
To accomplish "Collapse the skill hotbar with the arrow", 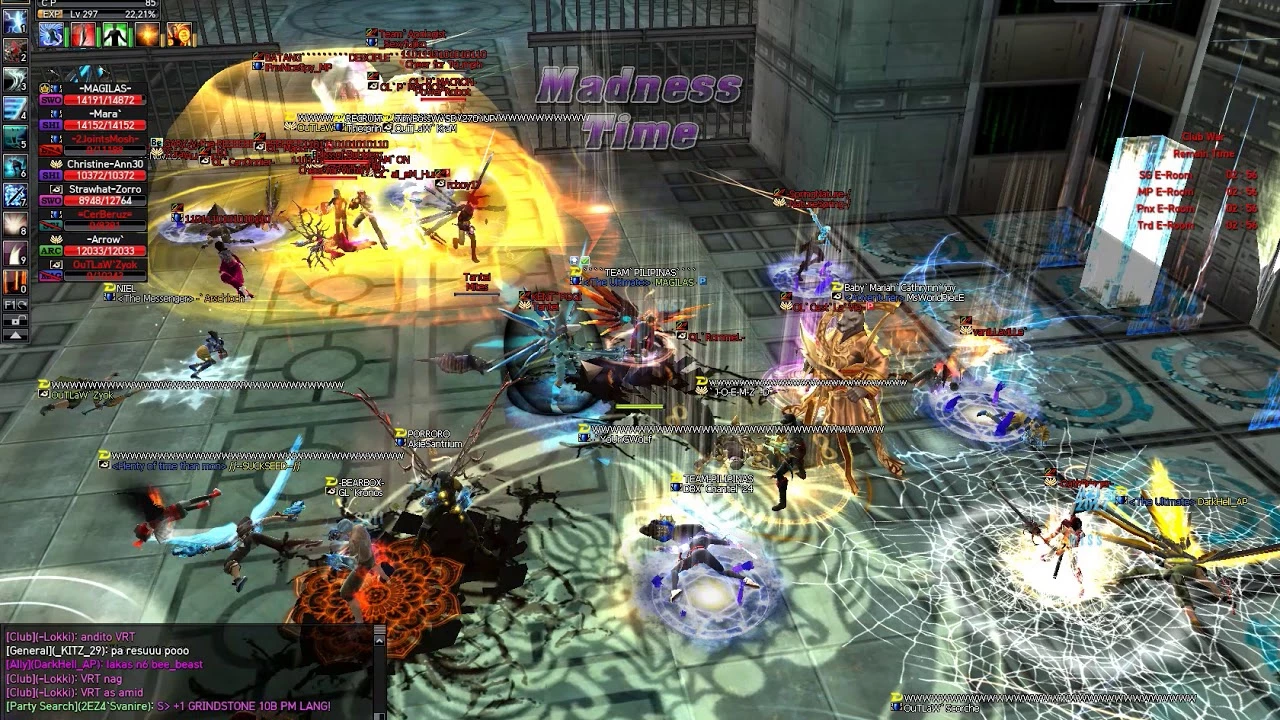I will tap(15, 335).
